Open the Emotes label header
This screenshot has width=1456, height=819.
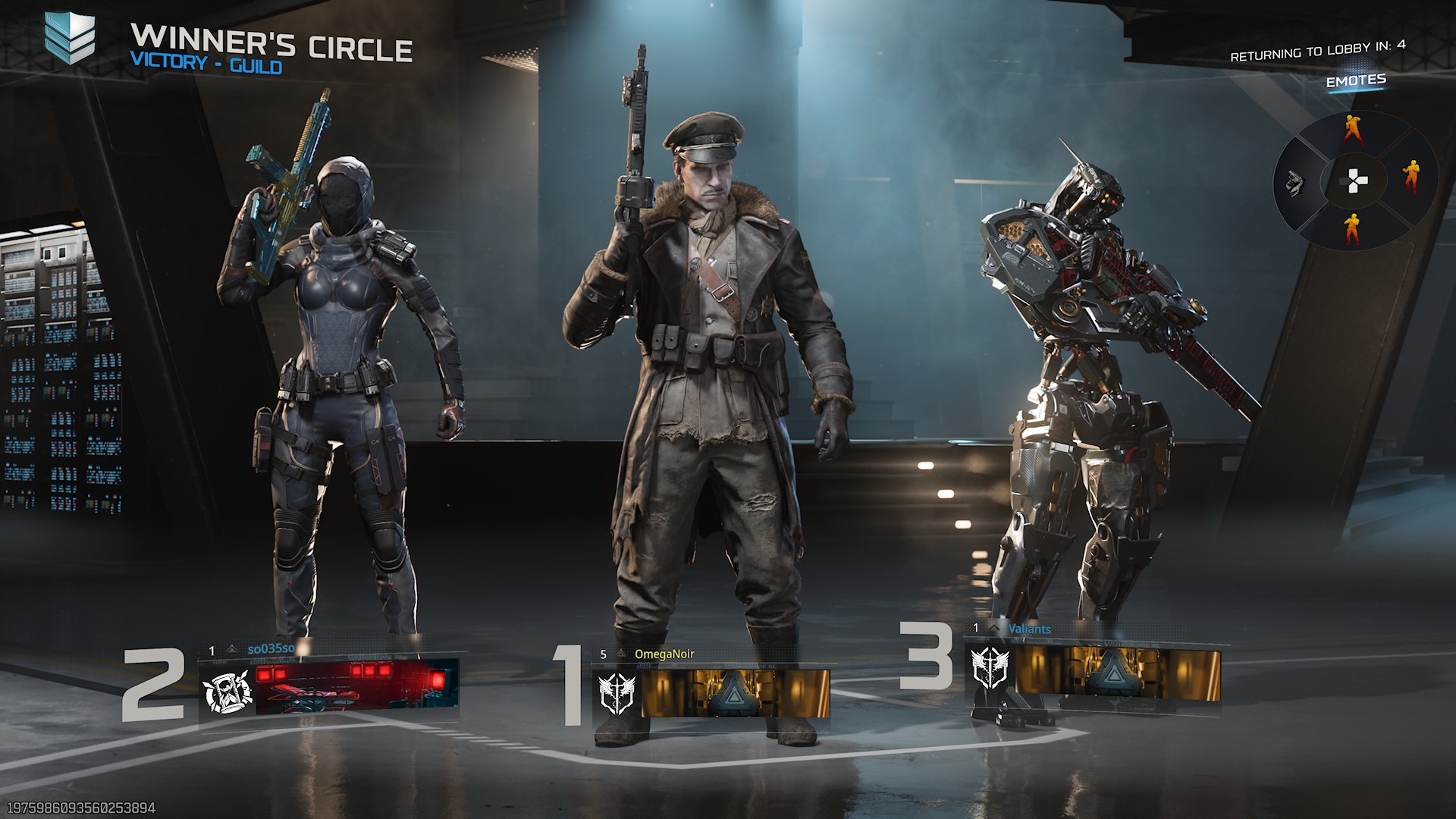[1356, 80]
